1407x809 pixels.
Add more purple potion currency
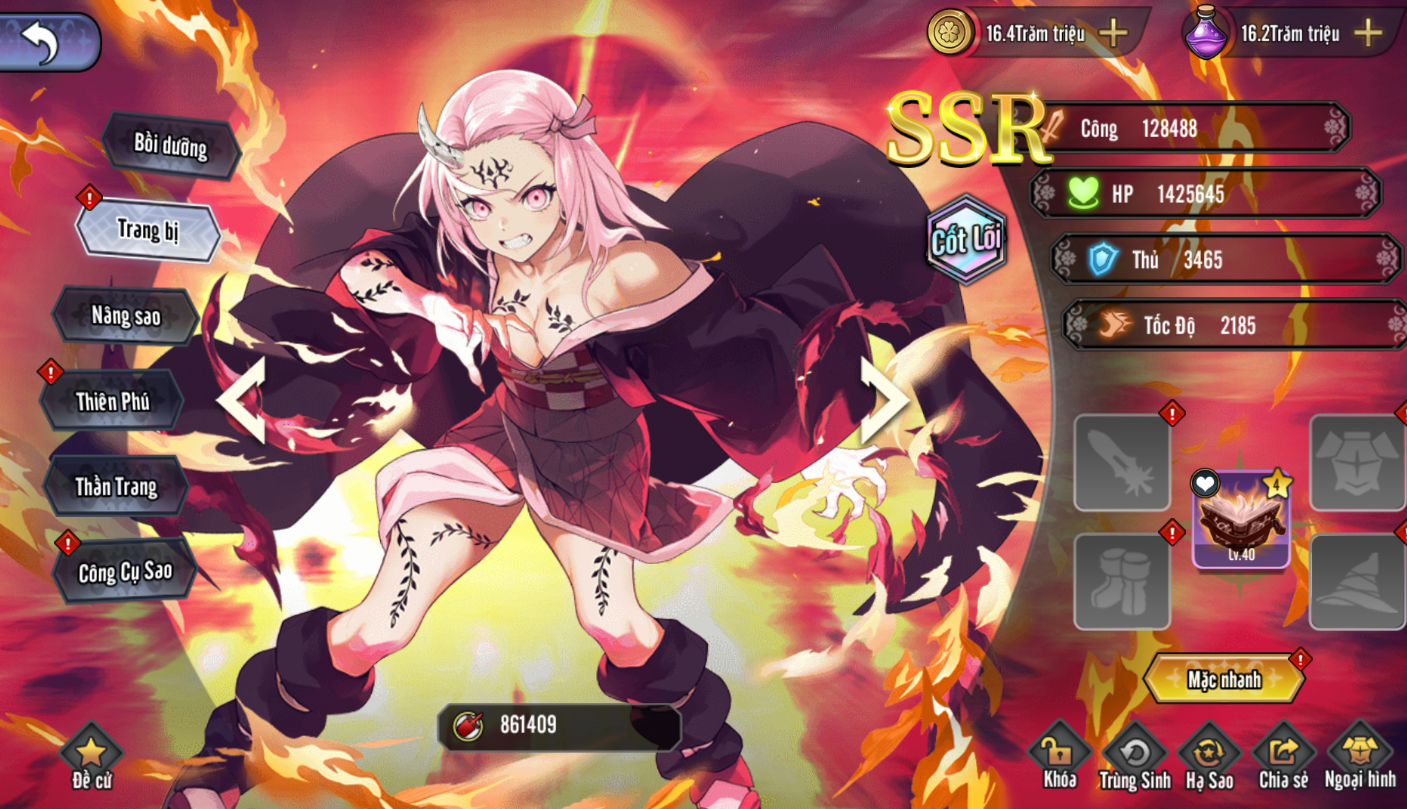[1367, 33]
